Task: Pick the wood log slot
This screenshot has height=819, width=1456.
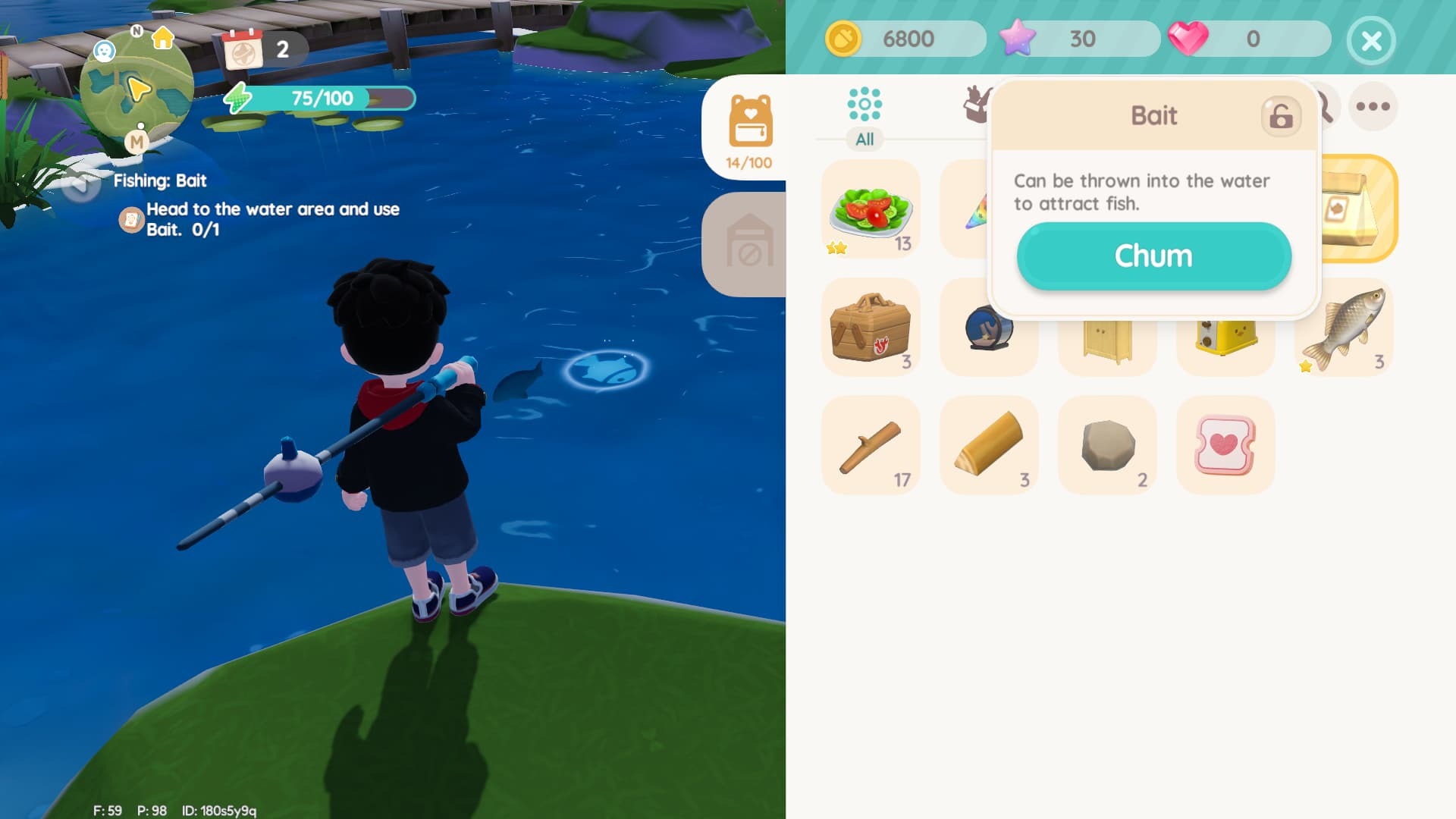Action: 989,446
